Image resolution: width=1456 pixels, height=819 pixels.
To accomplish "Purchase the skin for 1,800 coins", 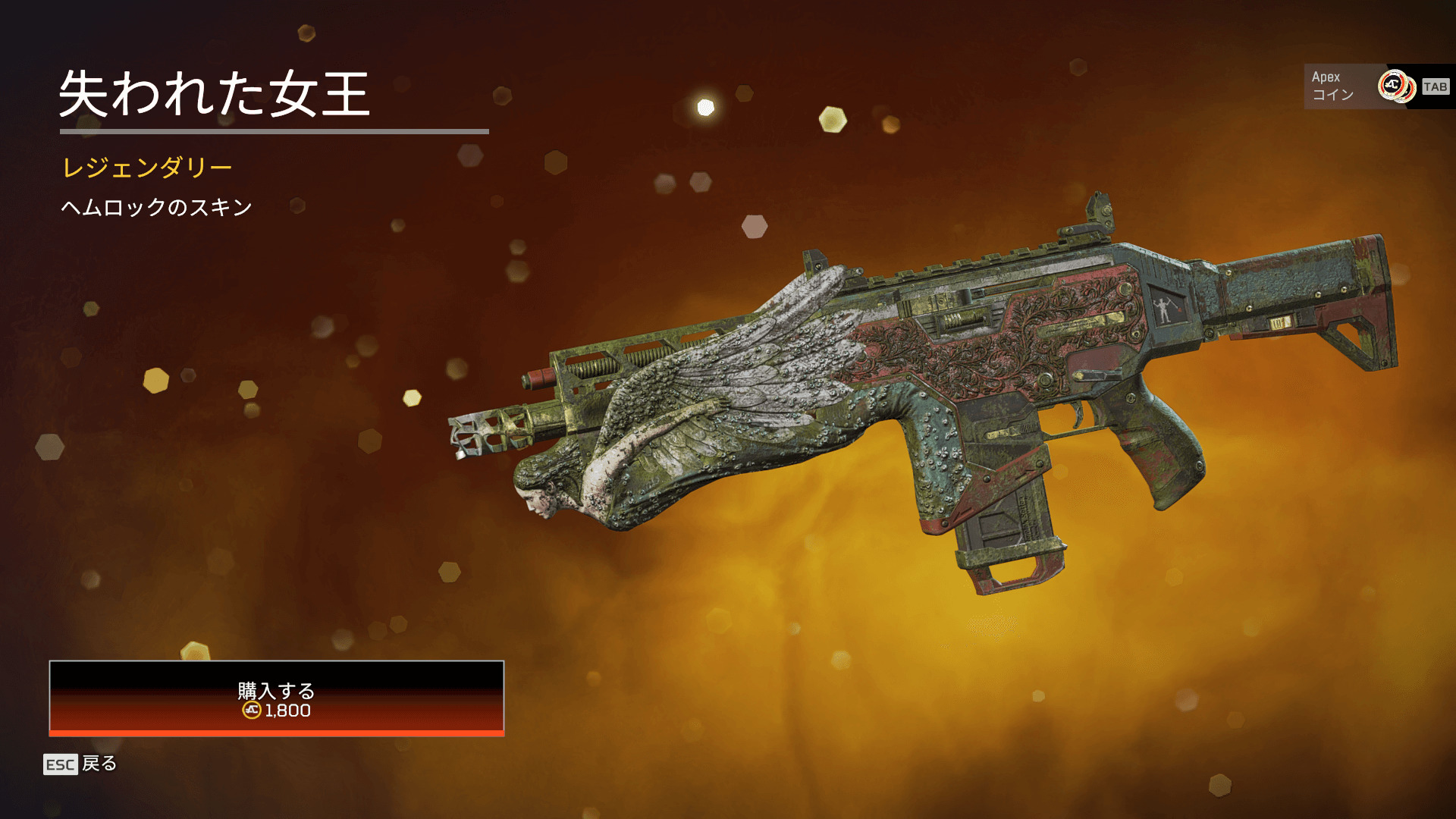I will click(276, 698).
